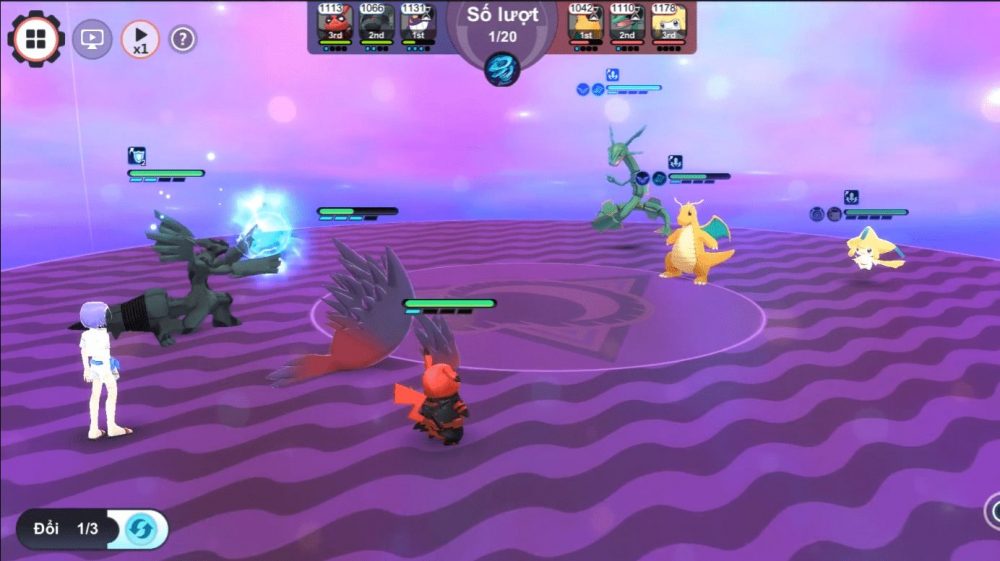Select the 1066 turn-order portrait
This screenshot has width=1000, height=561.
click(374, 24)
